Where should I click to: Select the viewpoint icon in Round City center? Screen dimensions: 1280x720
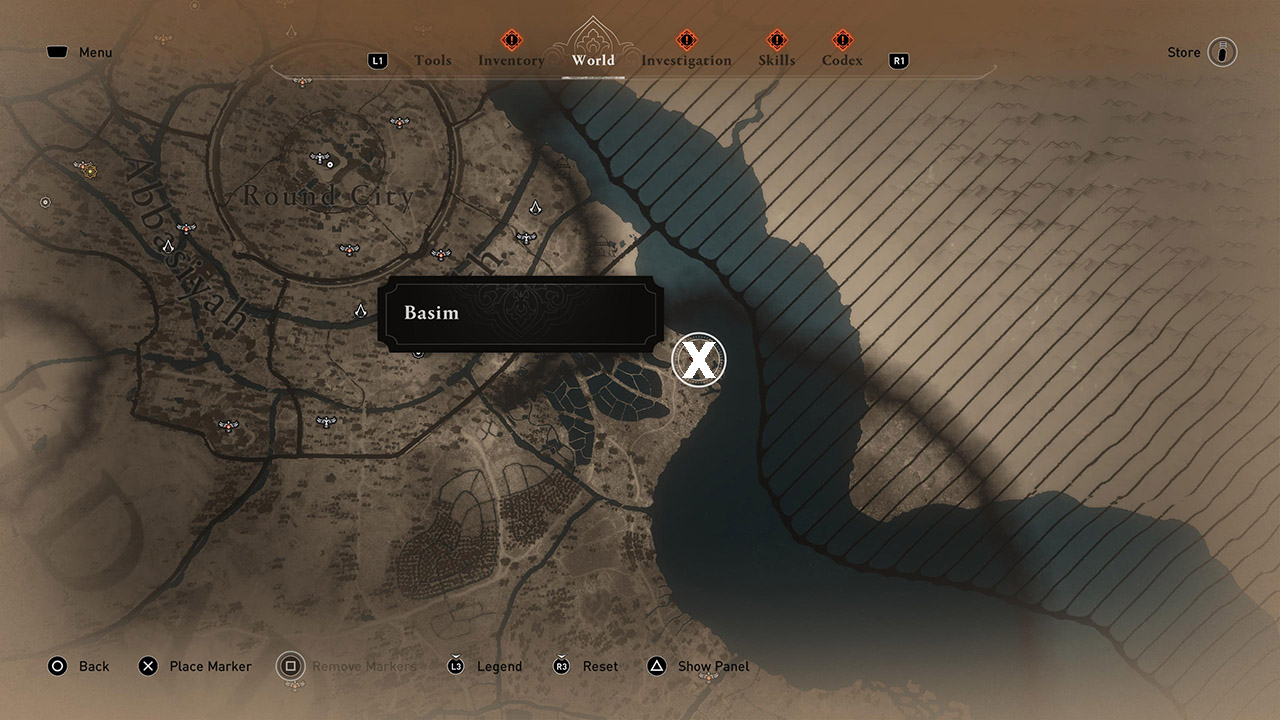pos(318,156)
